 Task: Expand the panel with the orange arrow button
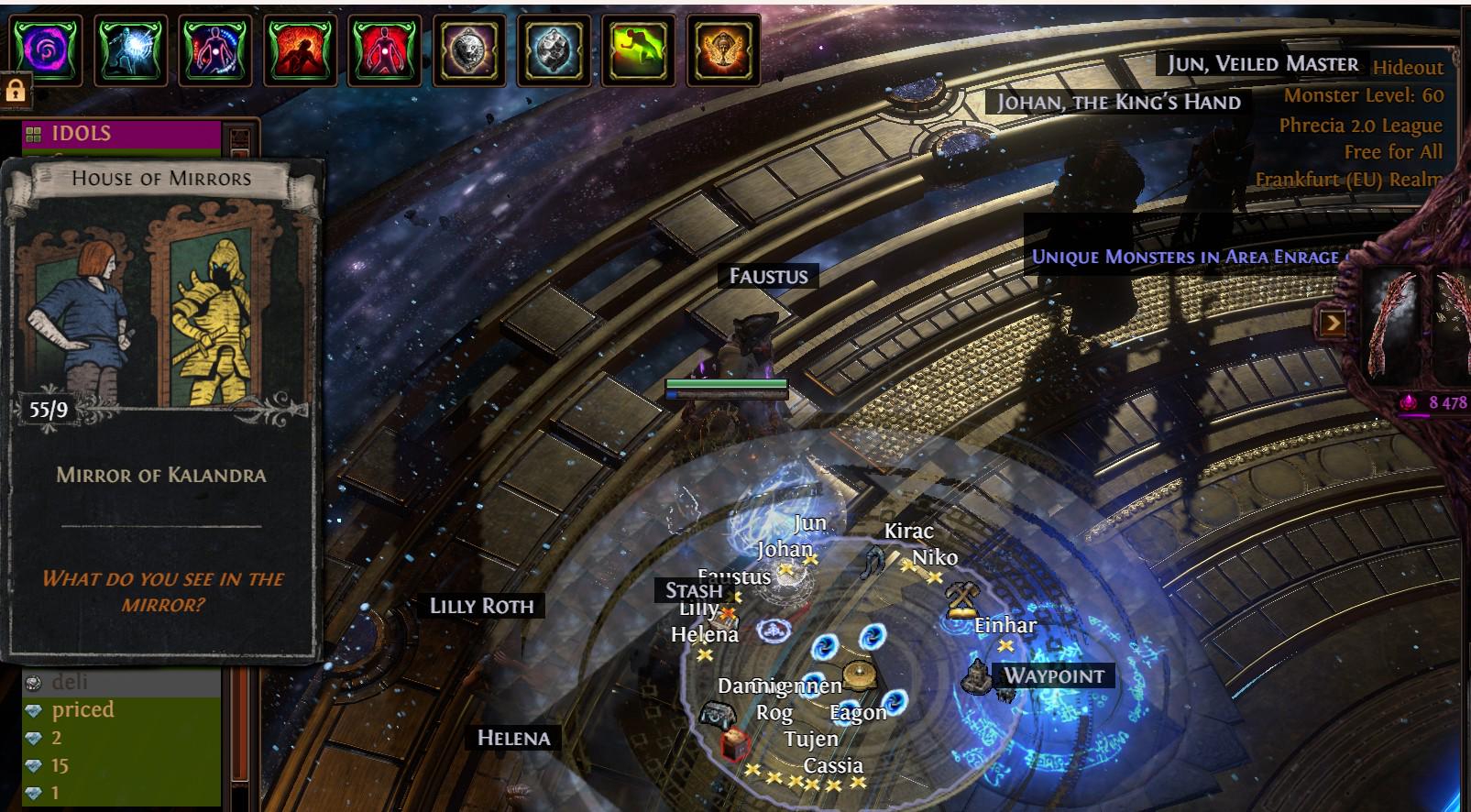pos(1332,323)
